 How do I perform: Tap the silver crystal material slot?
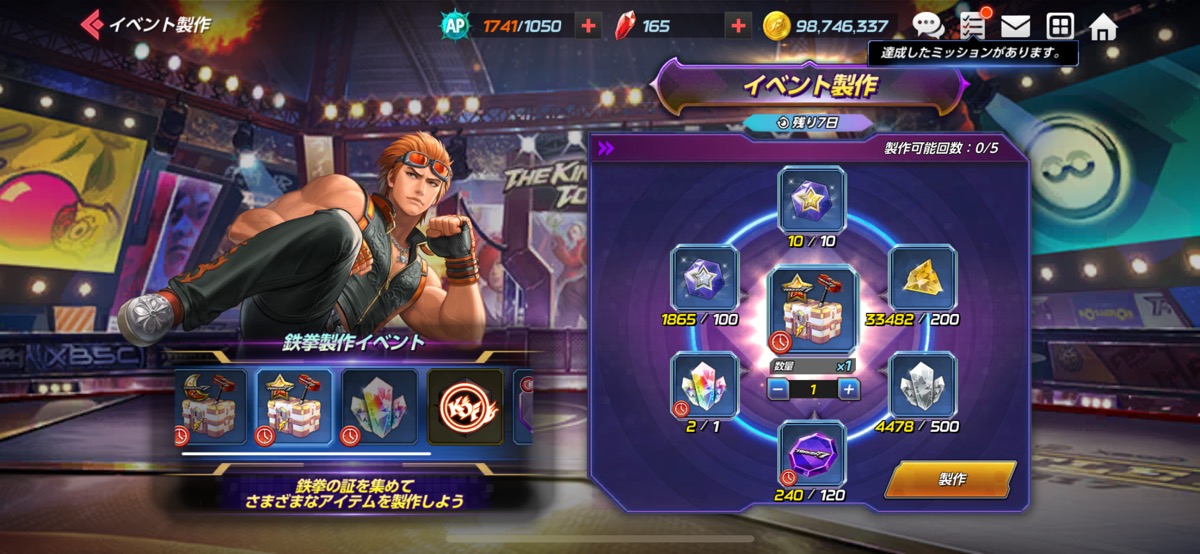(922, 385)
